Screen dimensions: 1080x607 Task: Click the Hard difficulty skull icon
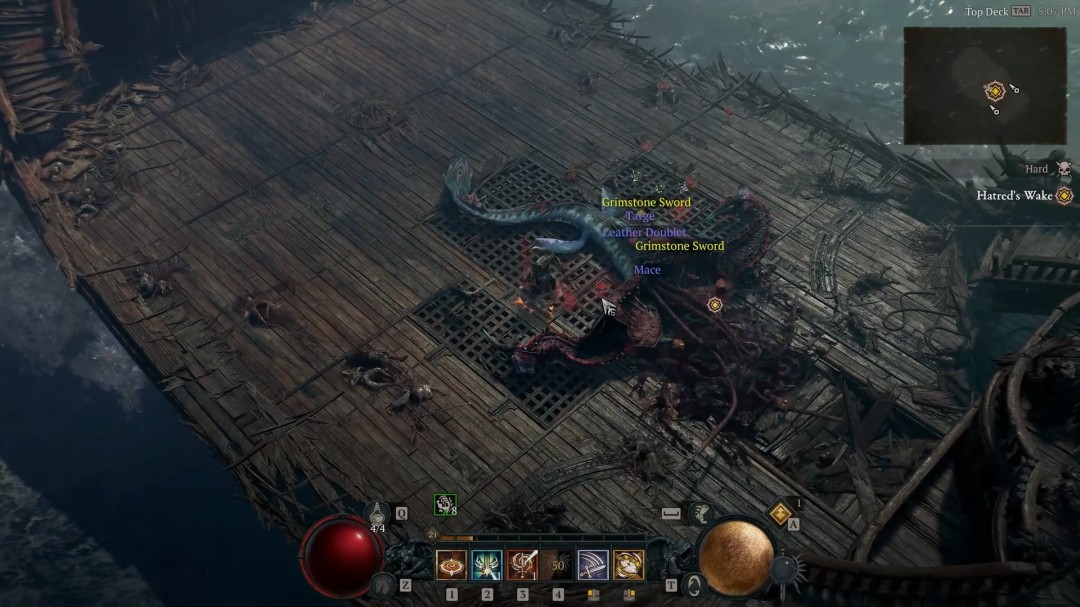pyautogui.click(x=1063, y=170)
